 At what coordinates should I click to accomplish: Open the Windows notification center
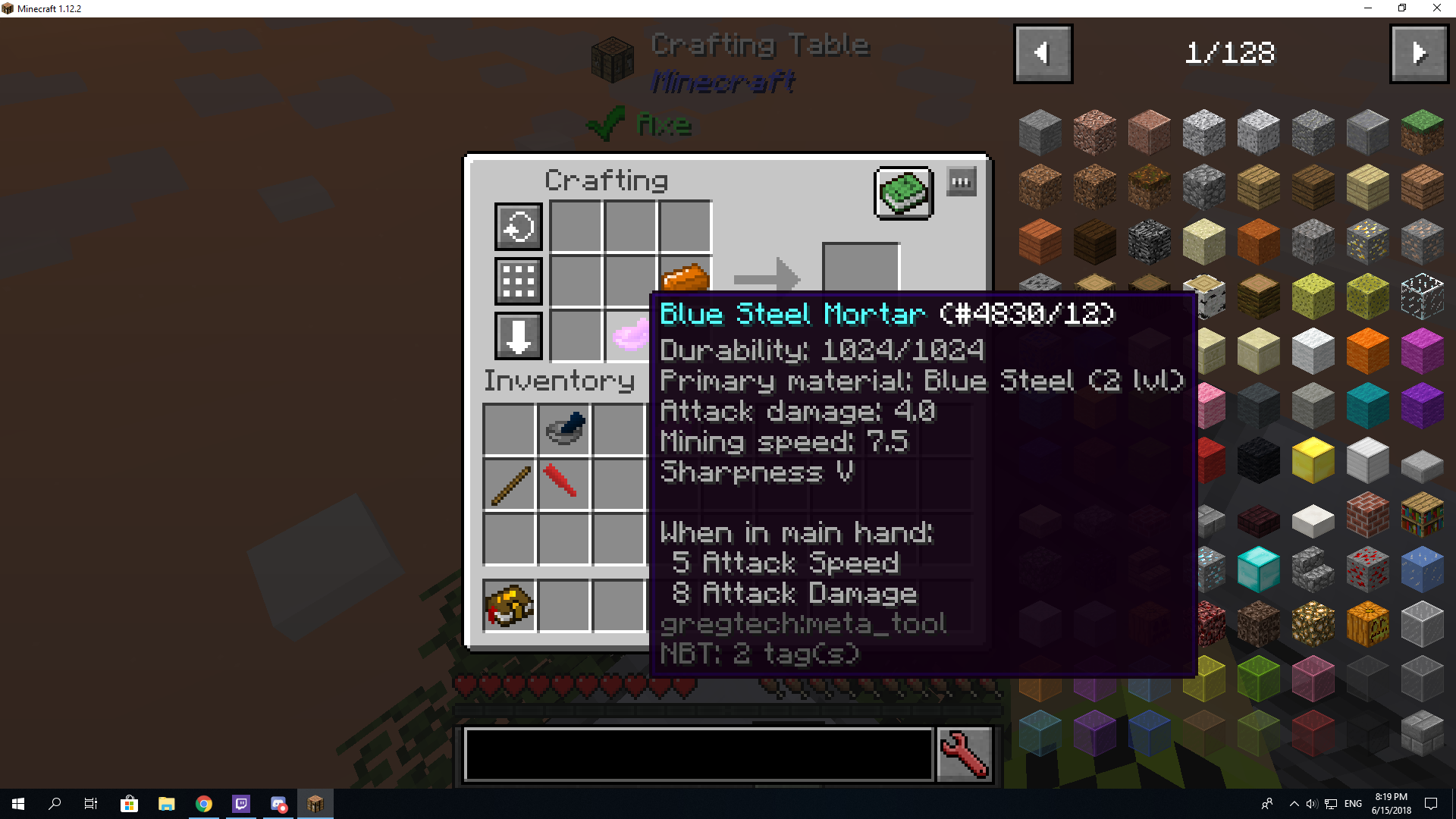(x=1430, y=804)
